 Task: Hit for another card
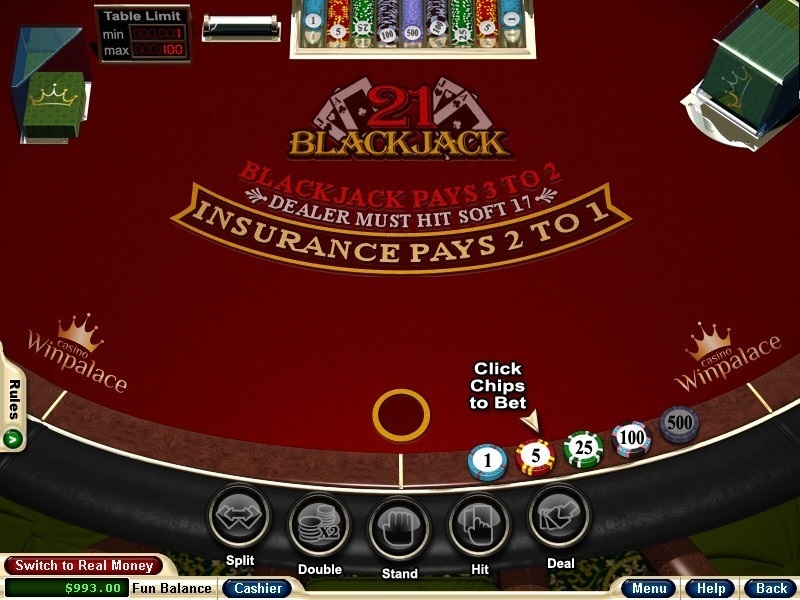tap(479, 524)
